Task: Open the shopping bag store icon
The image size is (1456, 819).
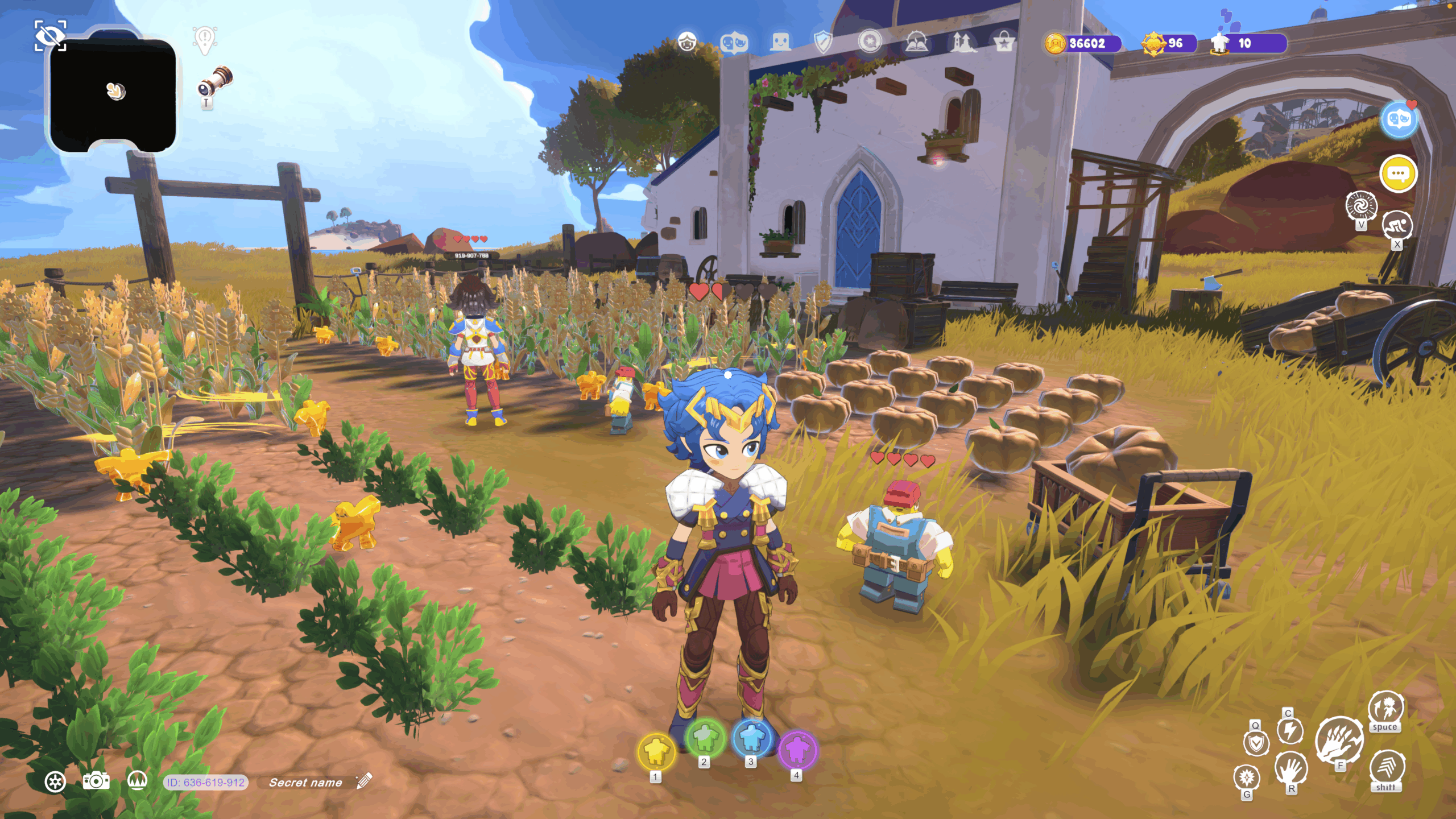Action: click(x=1004, y=42)
